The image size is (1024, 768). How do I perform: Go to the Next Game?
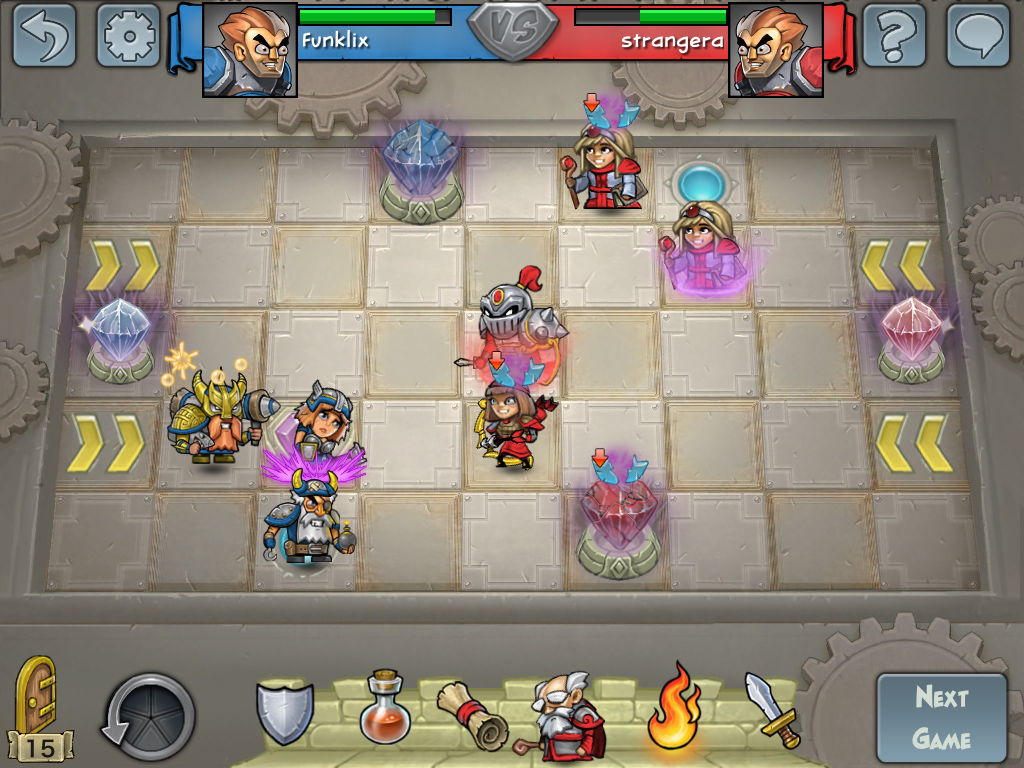click(941, 718)
